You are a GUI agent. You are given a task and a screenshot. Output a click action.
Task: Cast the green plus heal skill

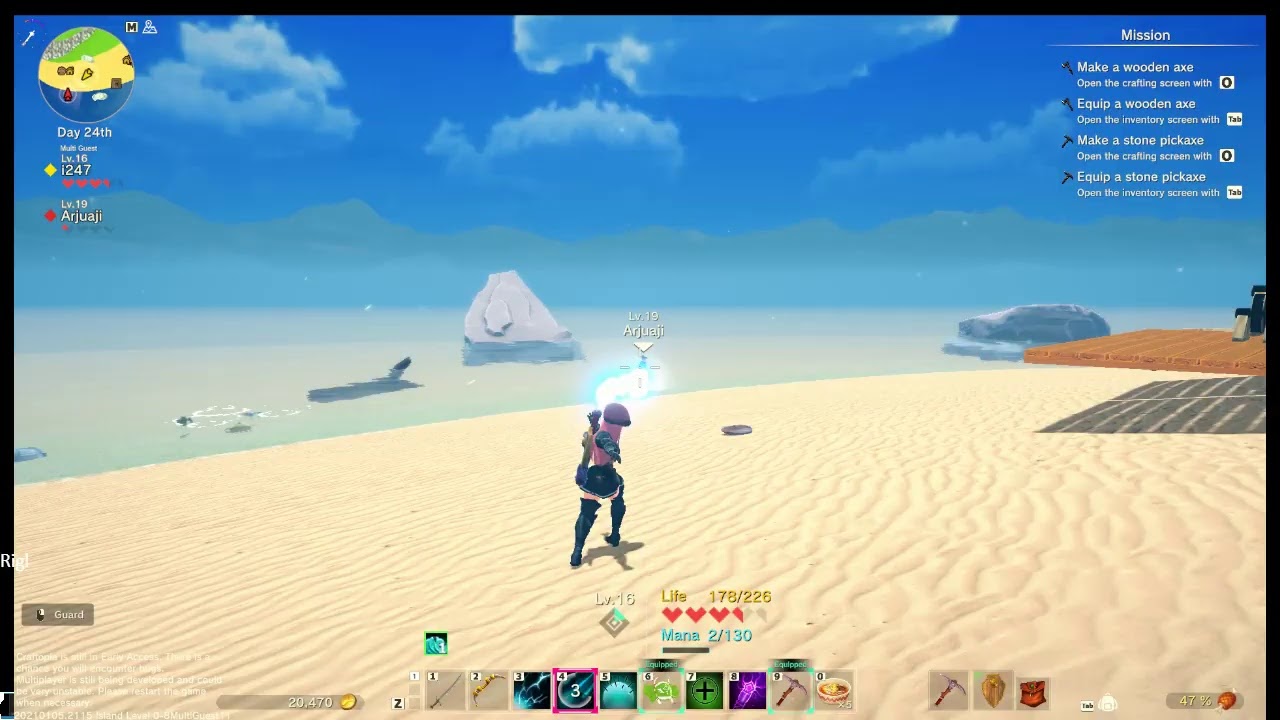click(705, 691)
